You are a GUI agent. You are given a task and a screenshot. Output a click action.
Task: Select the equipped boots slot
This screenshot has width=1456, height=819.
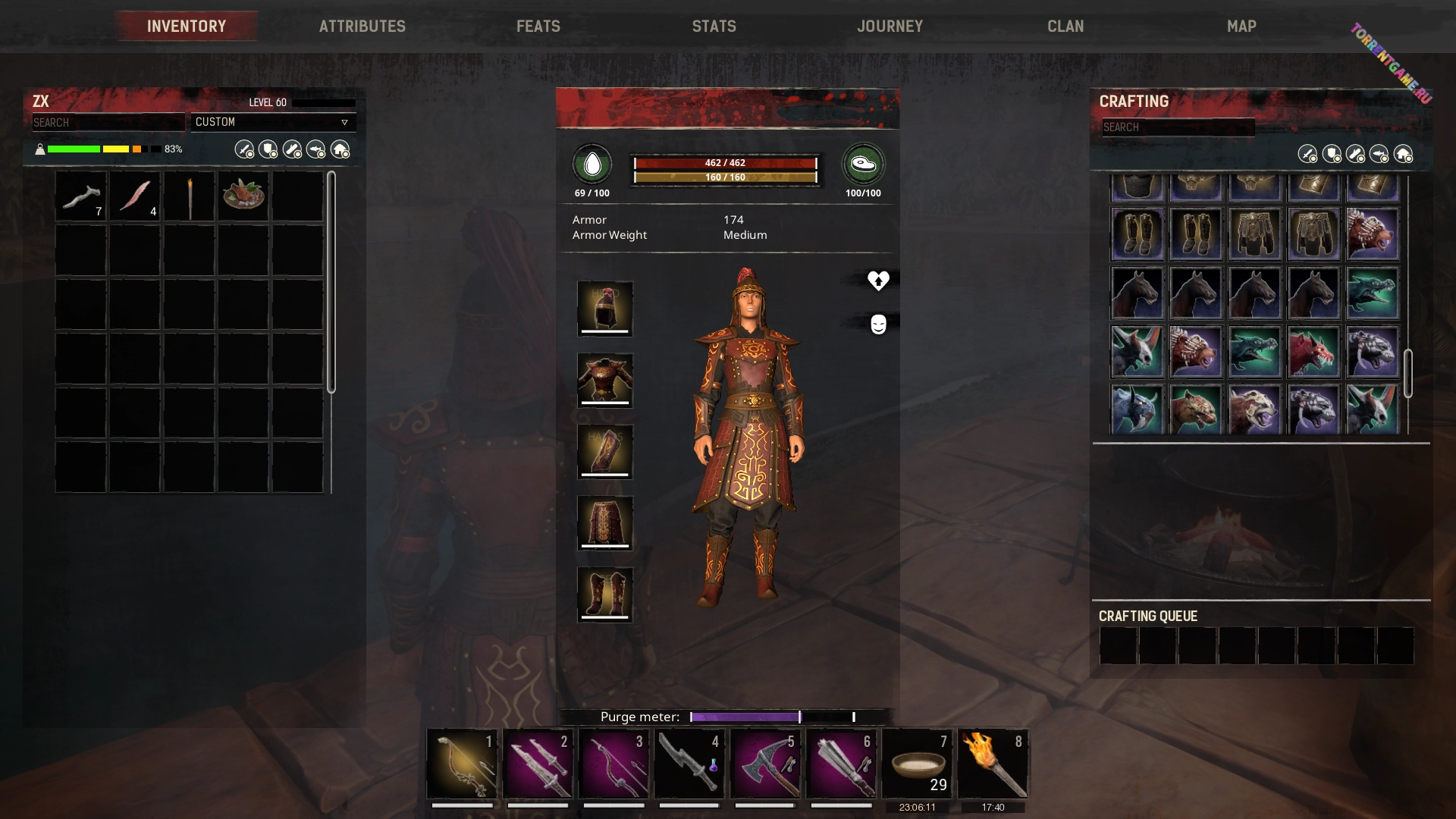click(x=604, y=595)
